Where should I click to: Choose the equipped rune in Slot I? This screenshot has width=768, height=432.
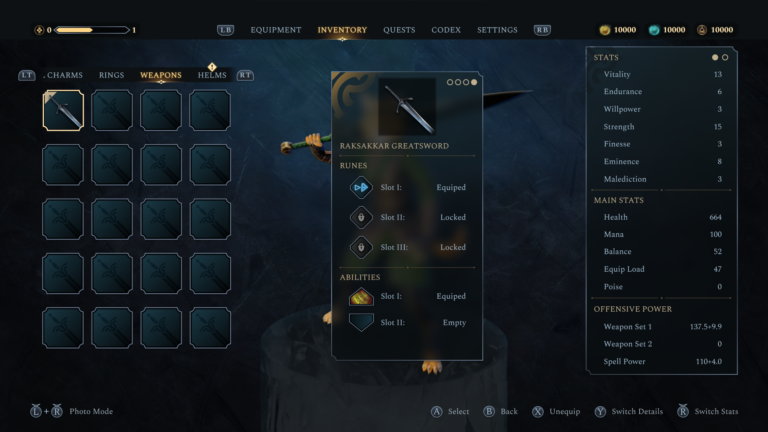click(407, 187)
